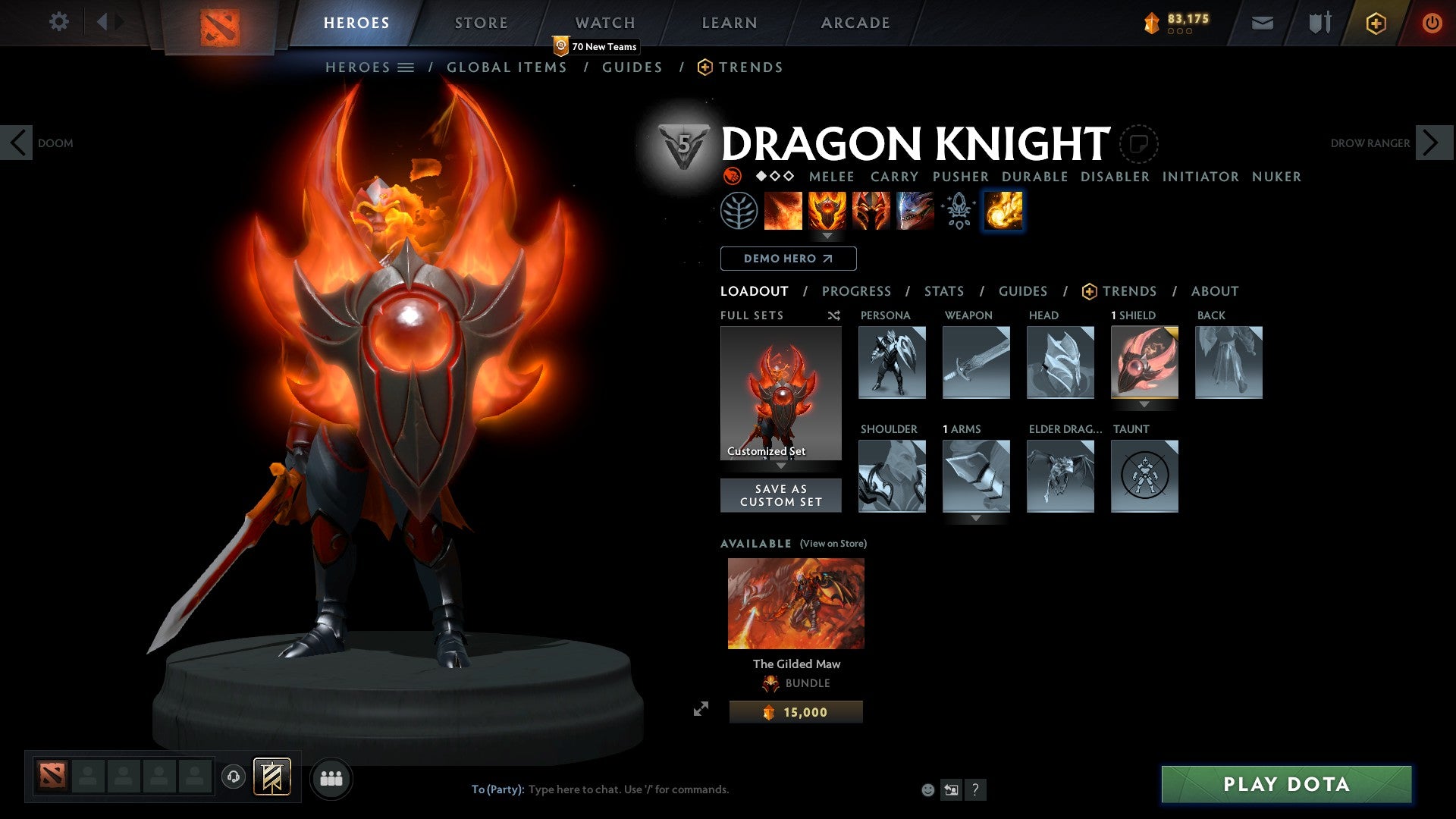Switch to the STORE tab

click(480, 22)
